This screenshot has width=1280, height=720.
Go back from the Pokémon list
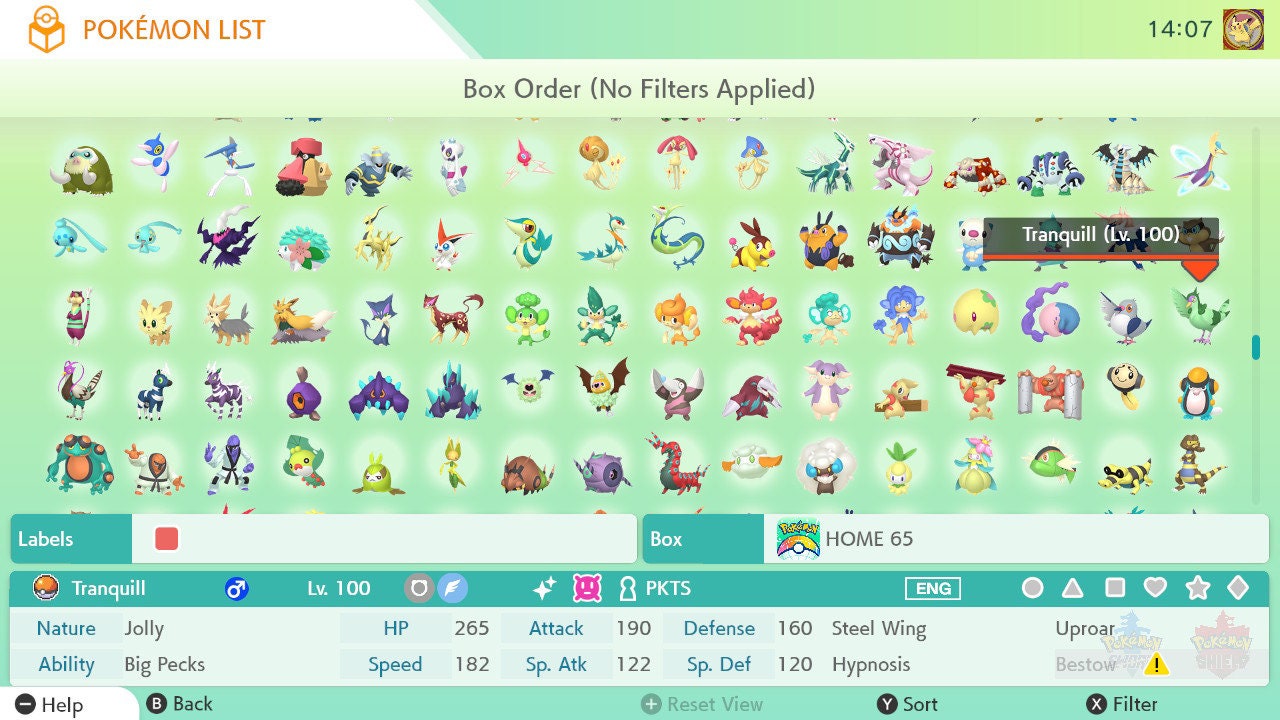pos(180,704)
